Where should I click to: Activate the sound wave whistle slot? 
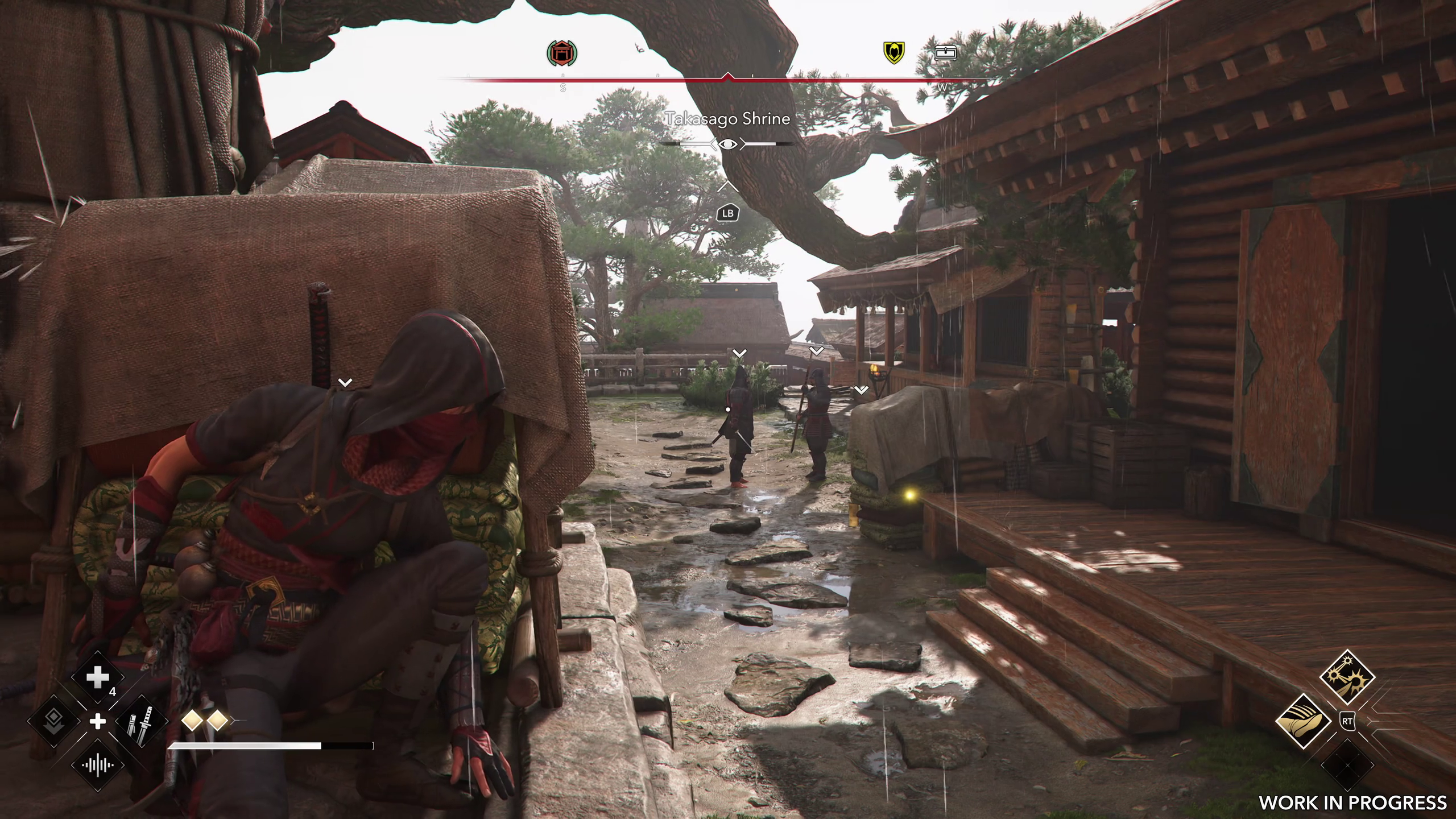97,765
